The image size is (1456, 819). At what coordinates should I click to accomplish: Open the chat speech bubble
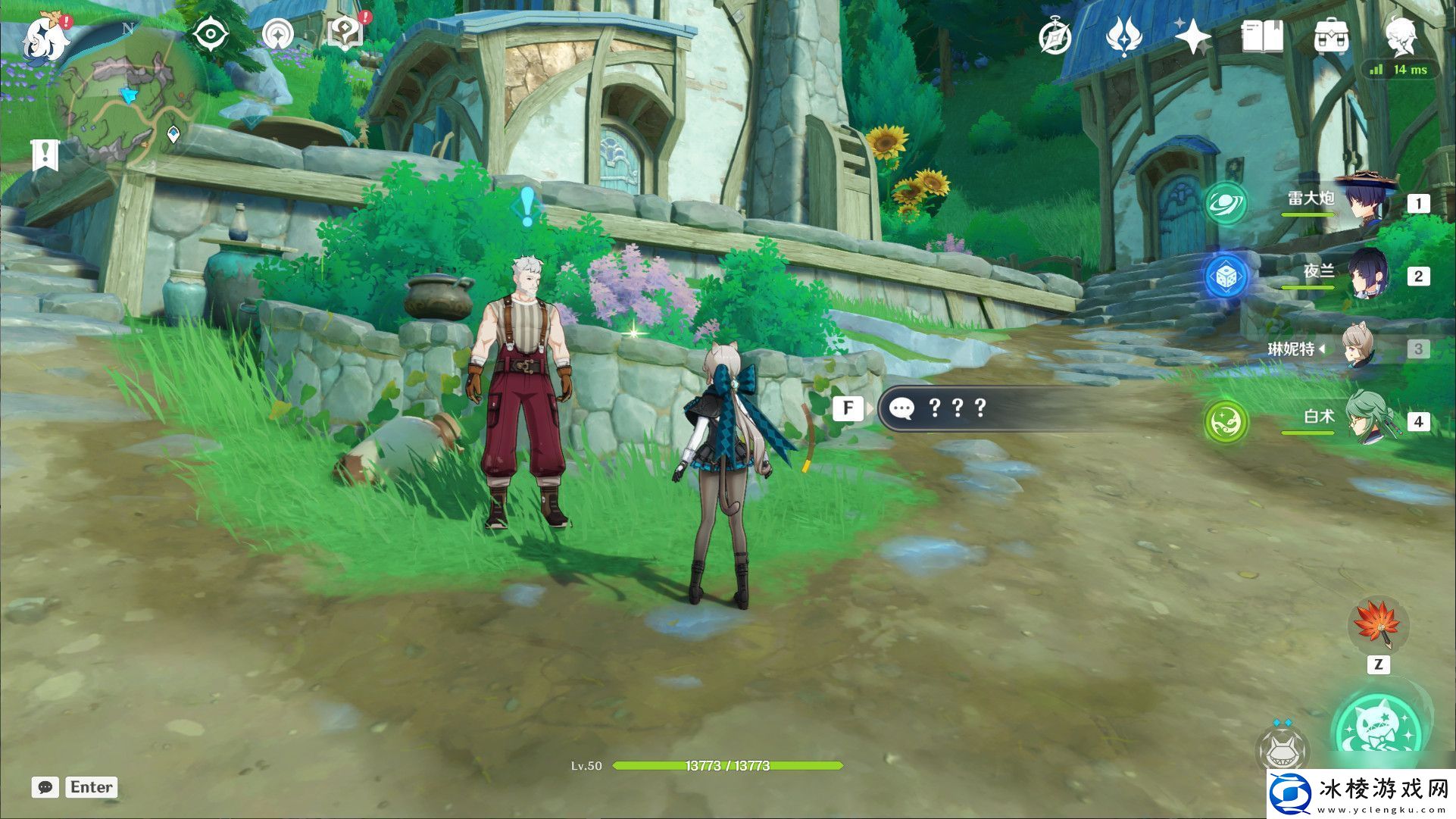point(45,787)
